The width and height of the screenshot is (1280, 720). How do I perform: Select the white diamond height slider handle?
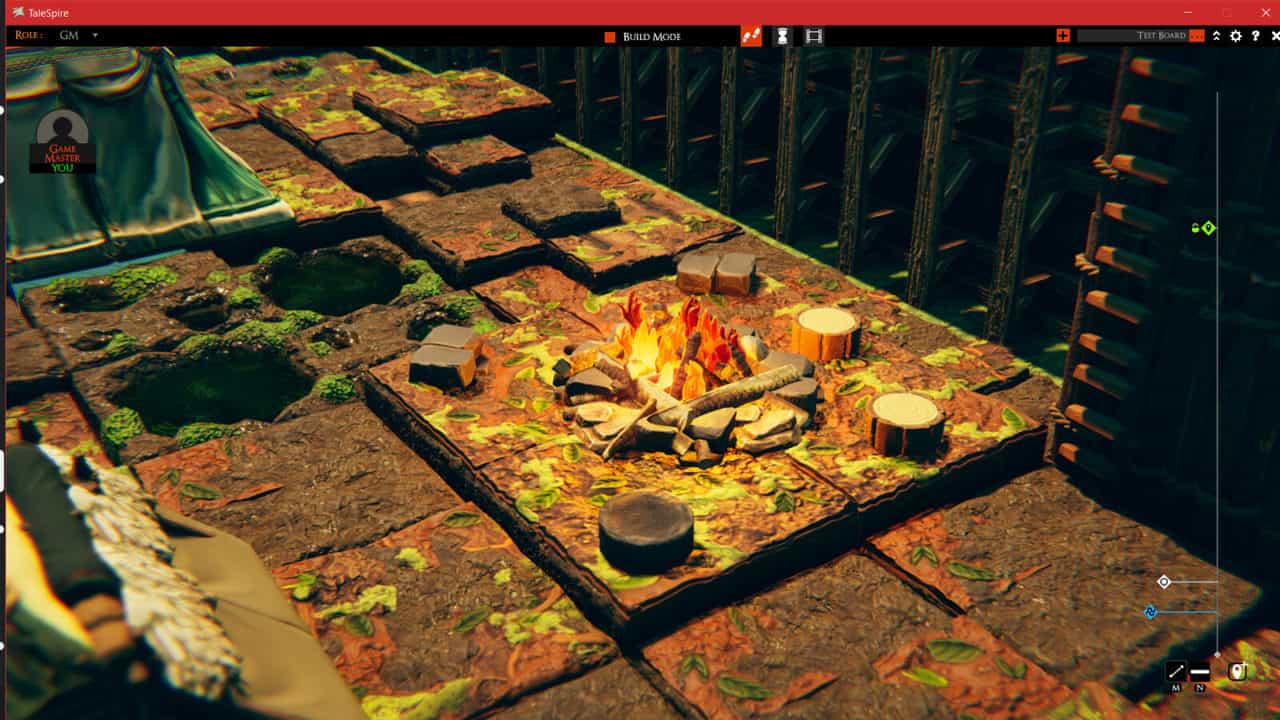(x=1164, y=581)
